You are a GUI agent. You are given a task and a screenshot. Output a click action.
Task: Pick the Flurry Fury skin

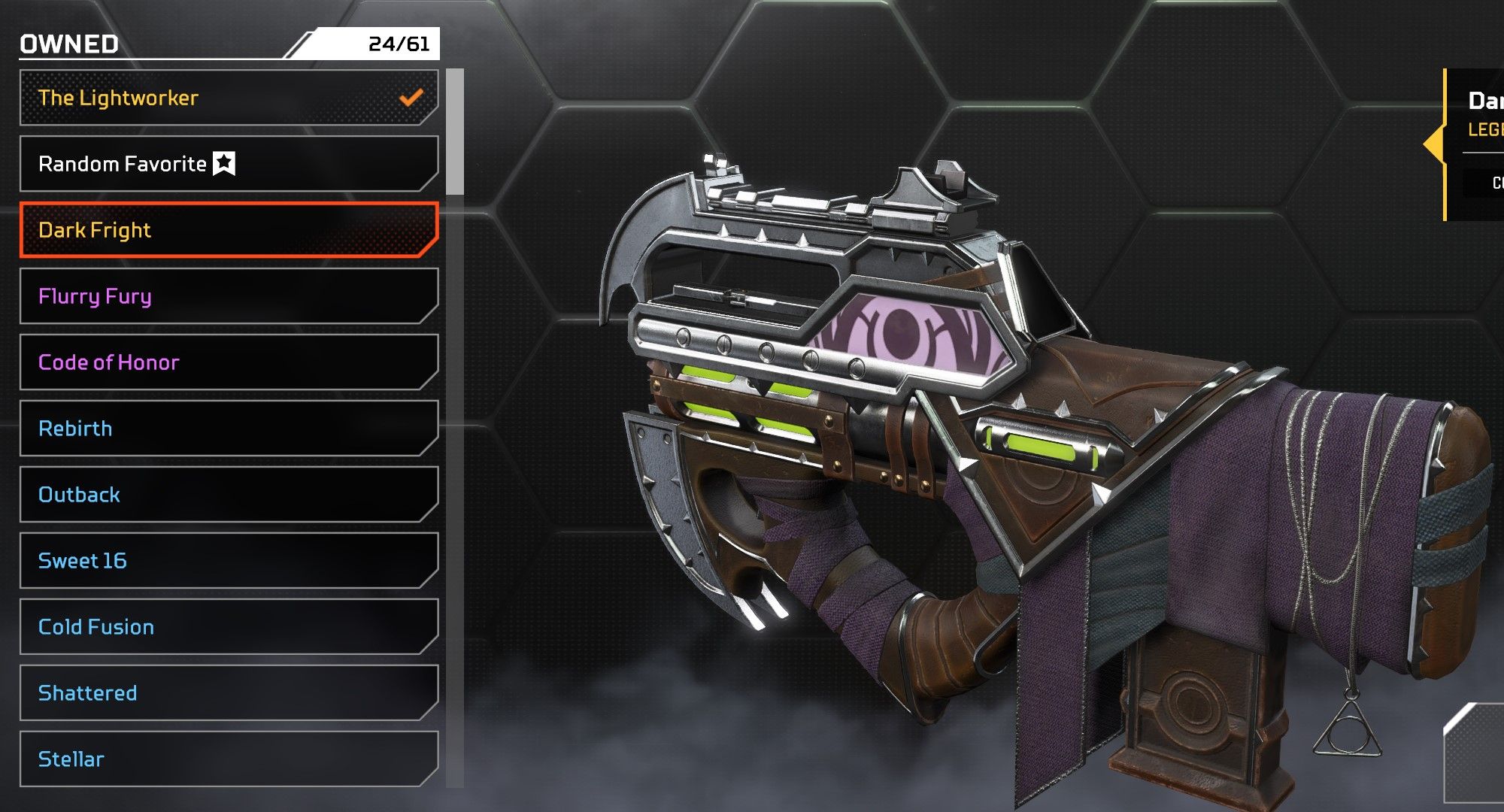point(229,296)
